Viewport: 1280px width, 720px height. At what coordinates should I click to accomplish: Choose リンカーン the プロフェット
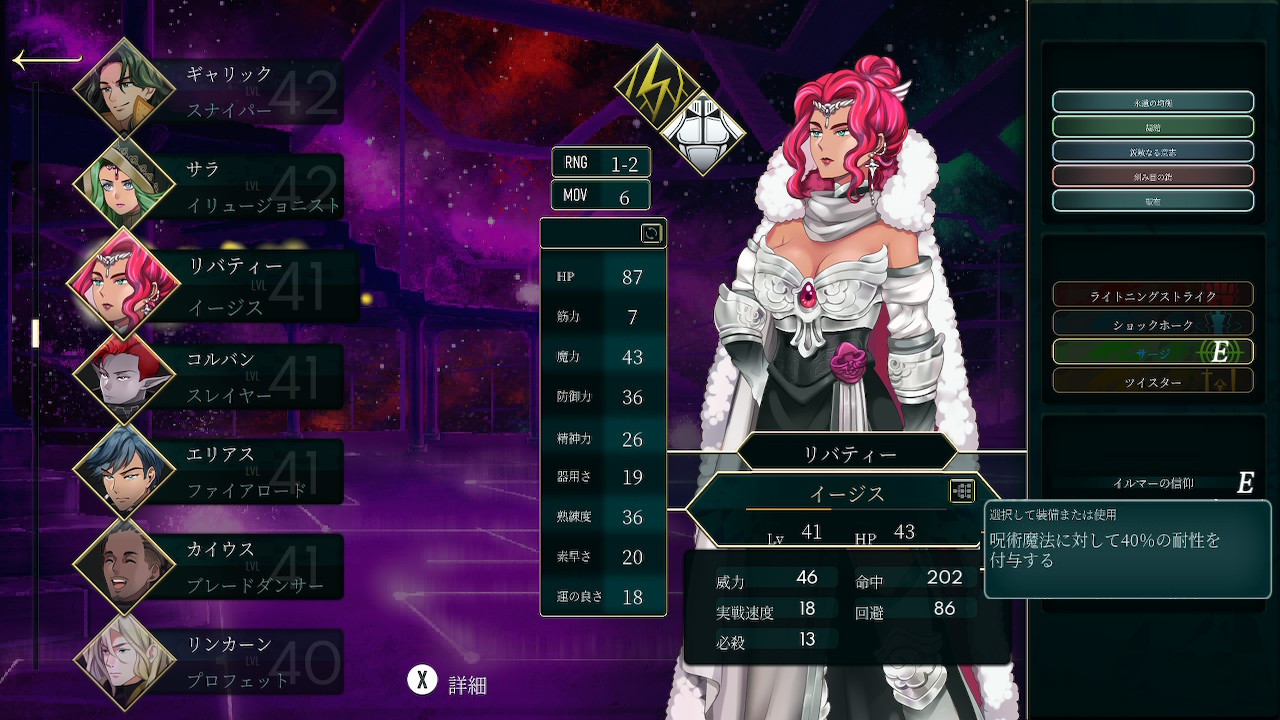[230, 661]
